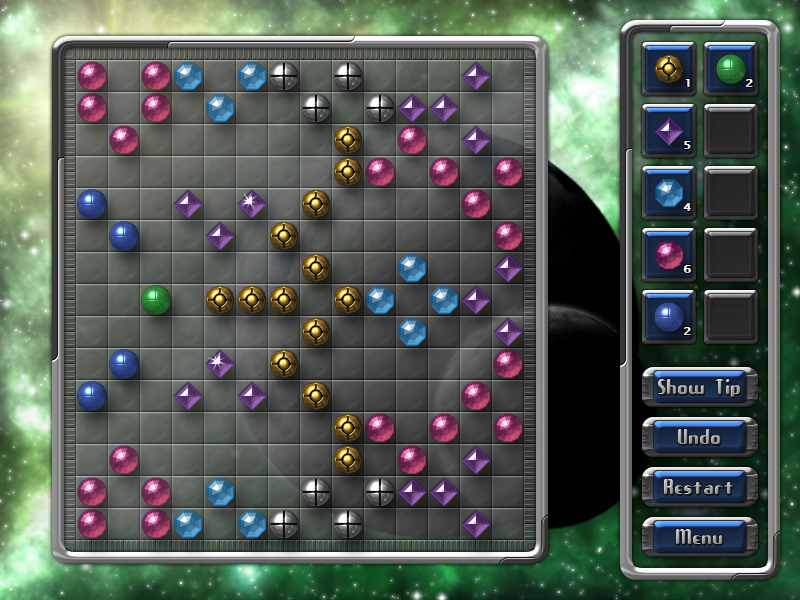This screenshot has height=600, width=800.
Task: Restart the current level
Action: [x=699, y=487]
